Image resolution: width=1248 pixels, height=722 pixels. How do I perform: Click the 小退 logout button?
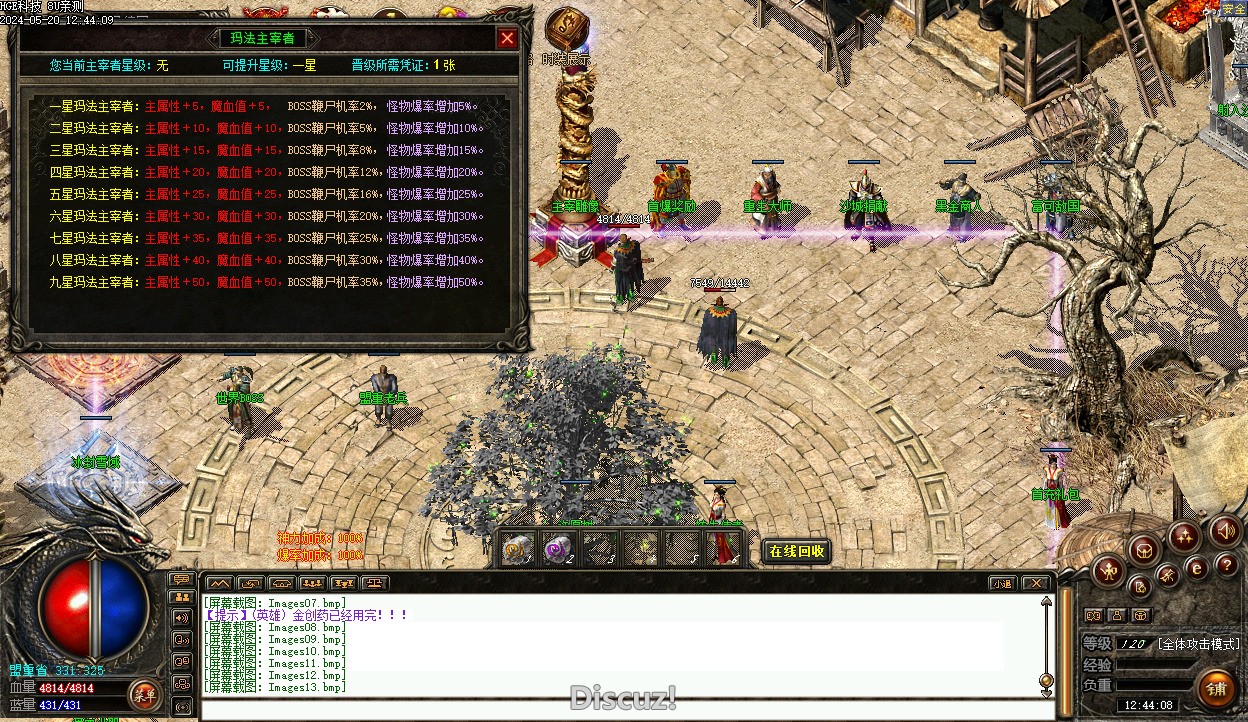(x=1001, y=583)
